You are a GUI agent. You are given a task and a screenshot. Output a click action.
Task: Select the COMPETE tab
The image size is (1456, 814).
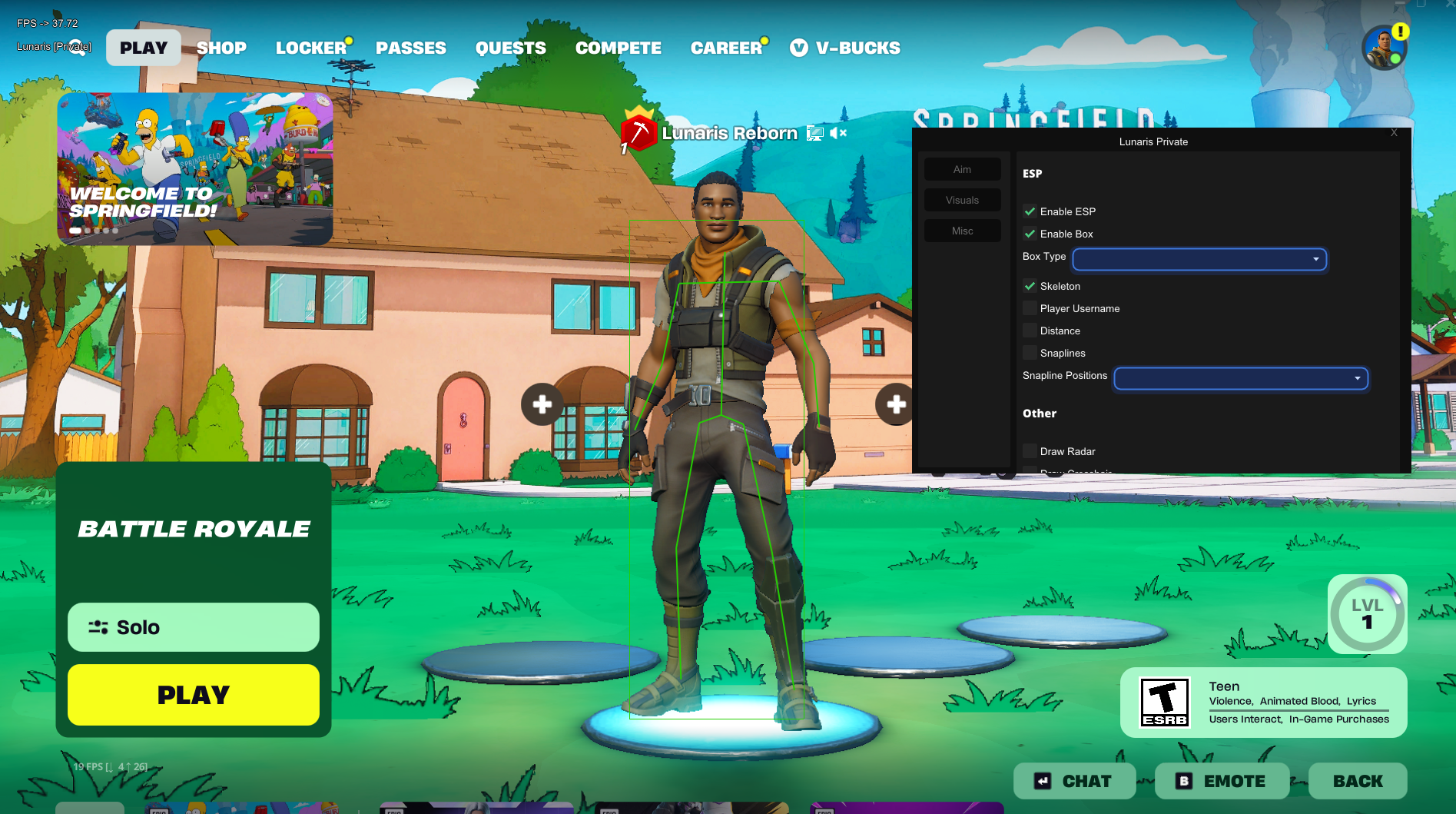point(619,48)
